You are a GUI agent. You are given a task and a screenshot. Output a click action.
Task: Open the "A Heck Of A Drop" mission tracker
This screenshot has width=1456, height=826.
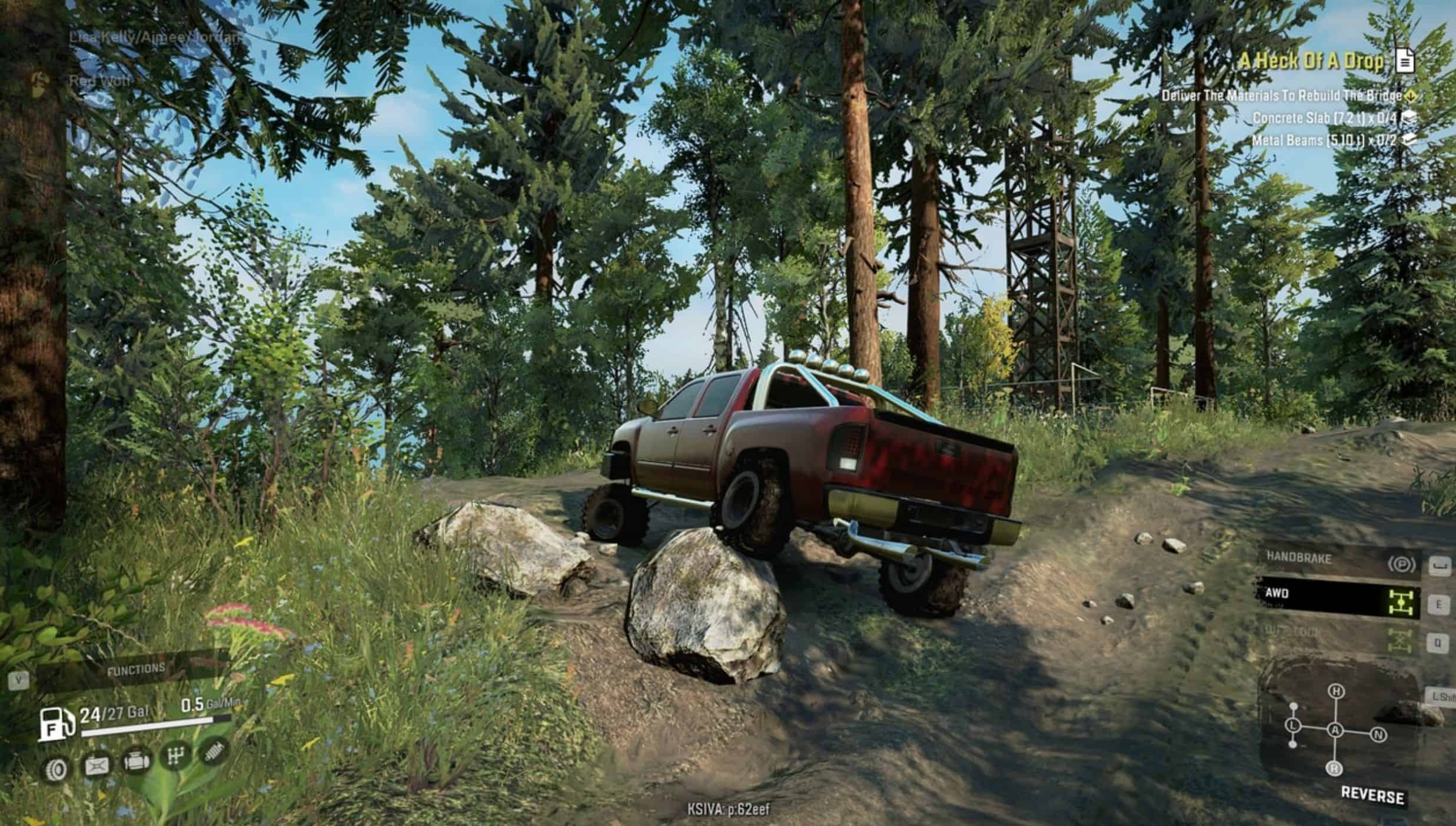click(1311, 61)
